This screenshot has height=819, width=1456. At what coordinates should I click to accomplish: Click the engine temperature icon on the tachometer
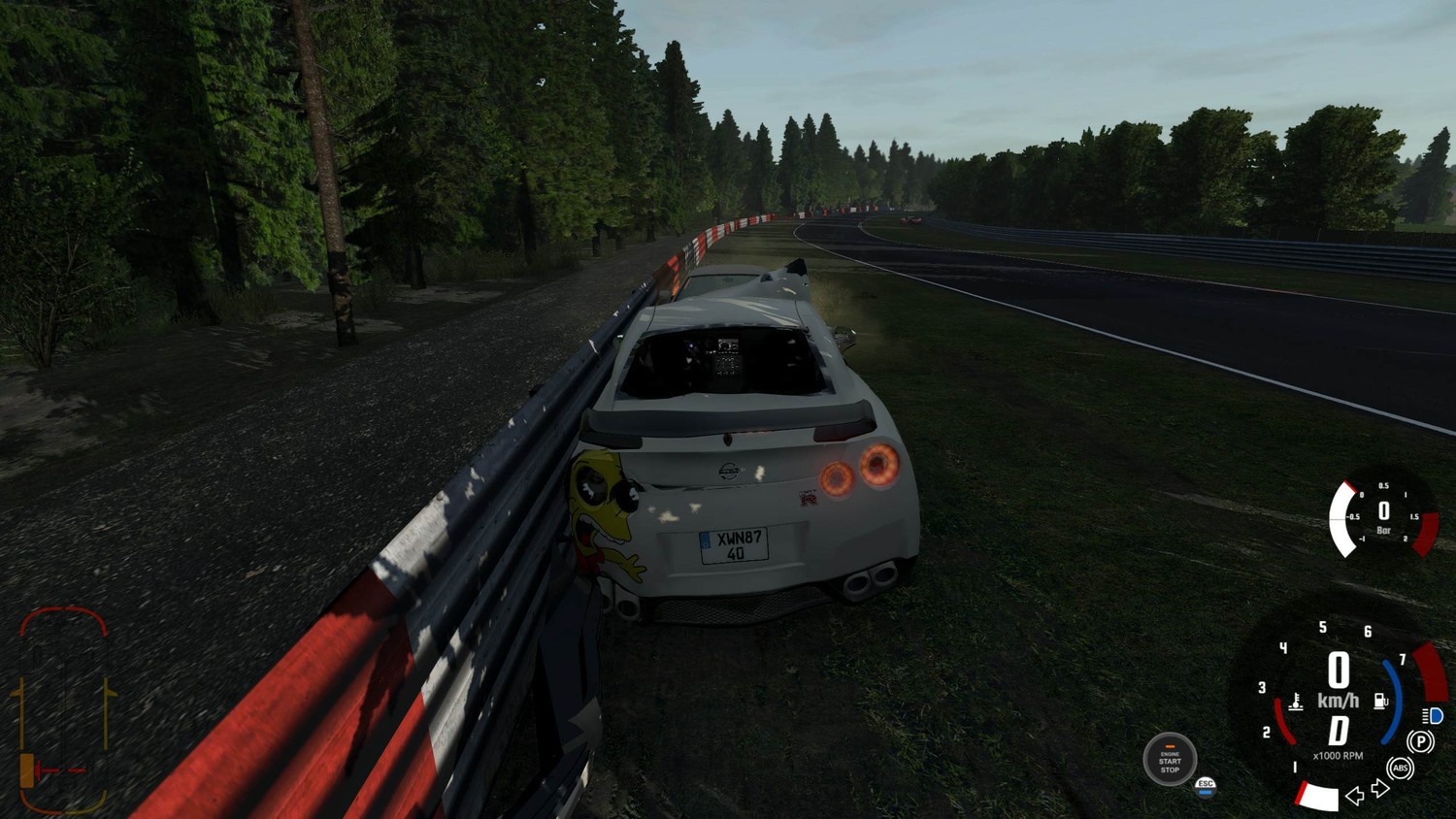[x=1295, y=701]
